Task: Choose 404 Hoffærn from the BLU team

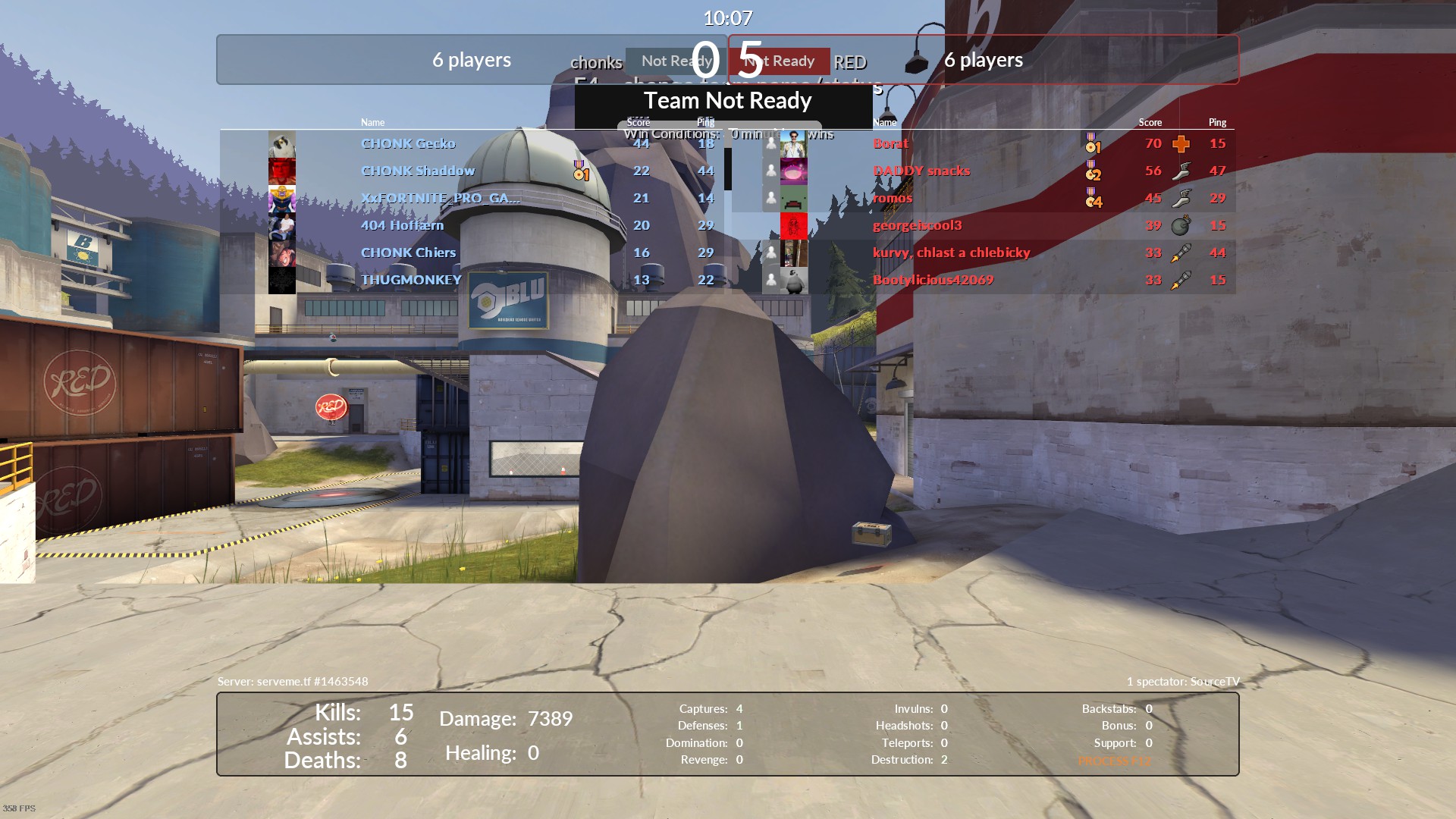Action: [x=402, y=225]
